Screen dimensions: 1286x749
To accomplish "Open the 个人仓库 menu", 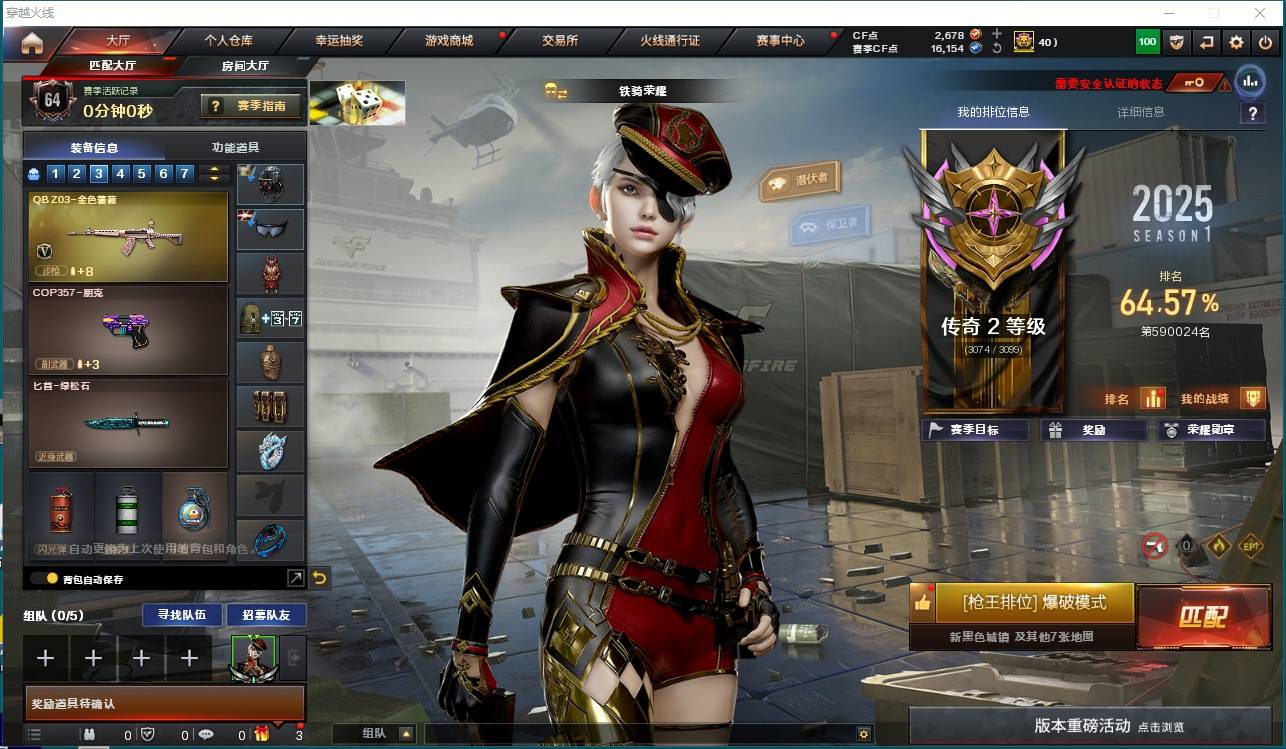I will point(228,41).
